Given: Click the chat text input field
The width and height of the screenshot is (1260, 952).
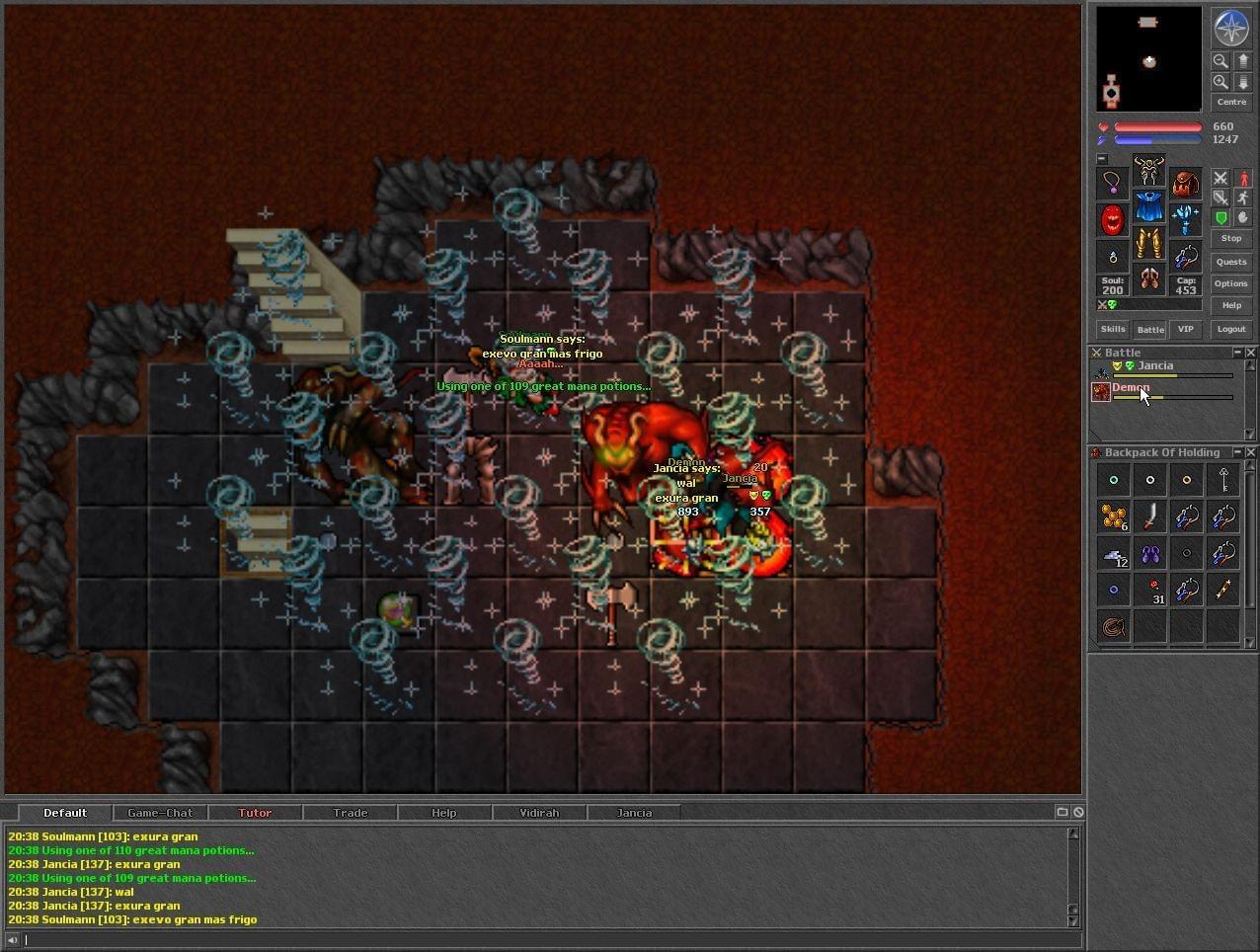Looking at the screenshot, I should click(x=543, y=940).
